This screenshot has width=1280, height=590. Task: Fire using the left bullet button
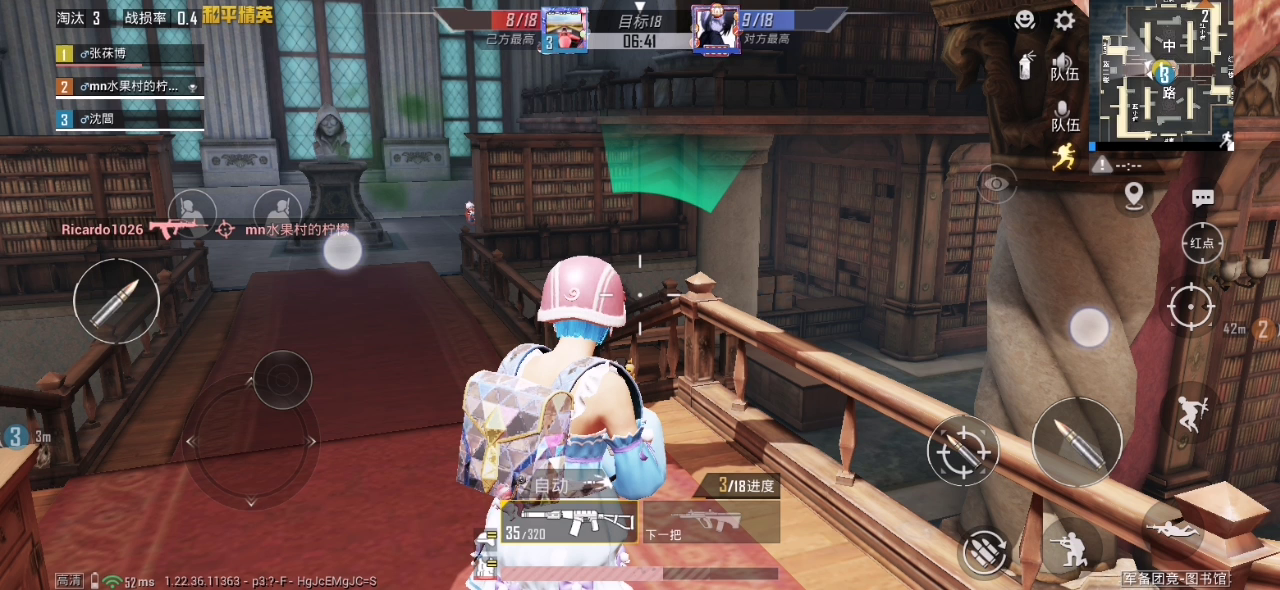pyautogui.click(x=116, y=301)
